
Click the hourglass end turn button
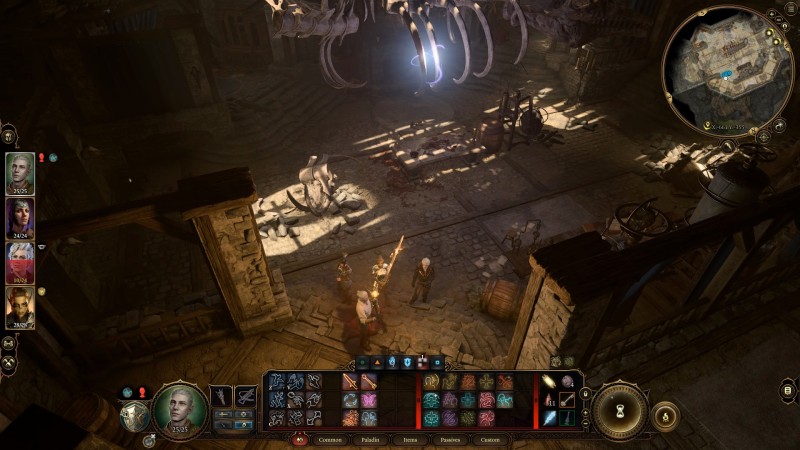tap(618, 410)
